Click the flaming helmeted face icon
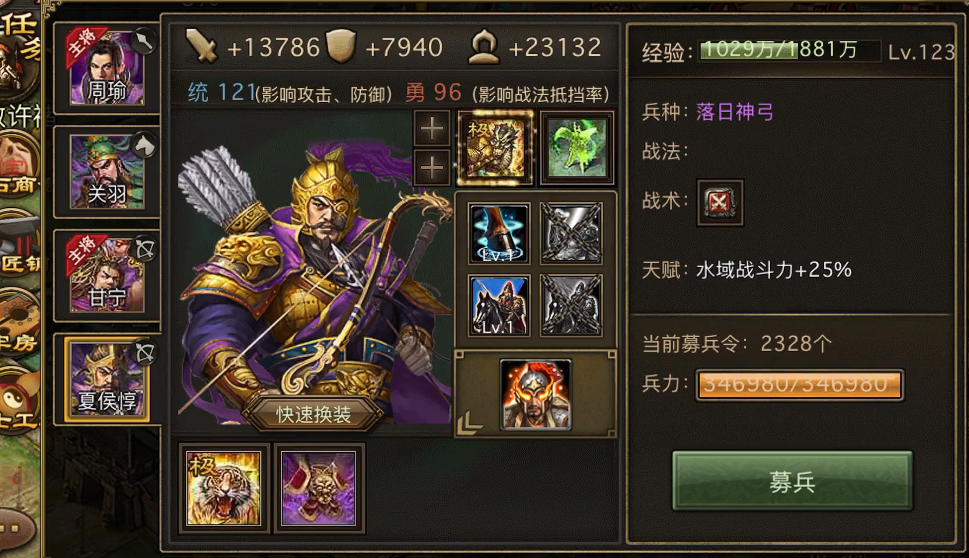This screenshot has width=969, height=558. point(535,394)
